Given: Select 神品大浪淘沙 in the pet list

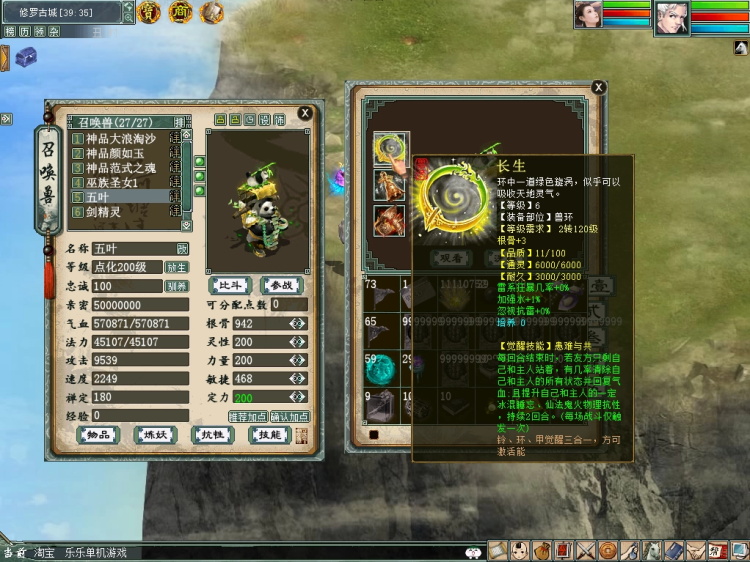Looking at the screenshot, I should pyautogui.click(x=120, y=139).
